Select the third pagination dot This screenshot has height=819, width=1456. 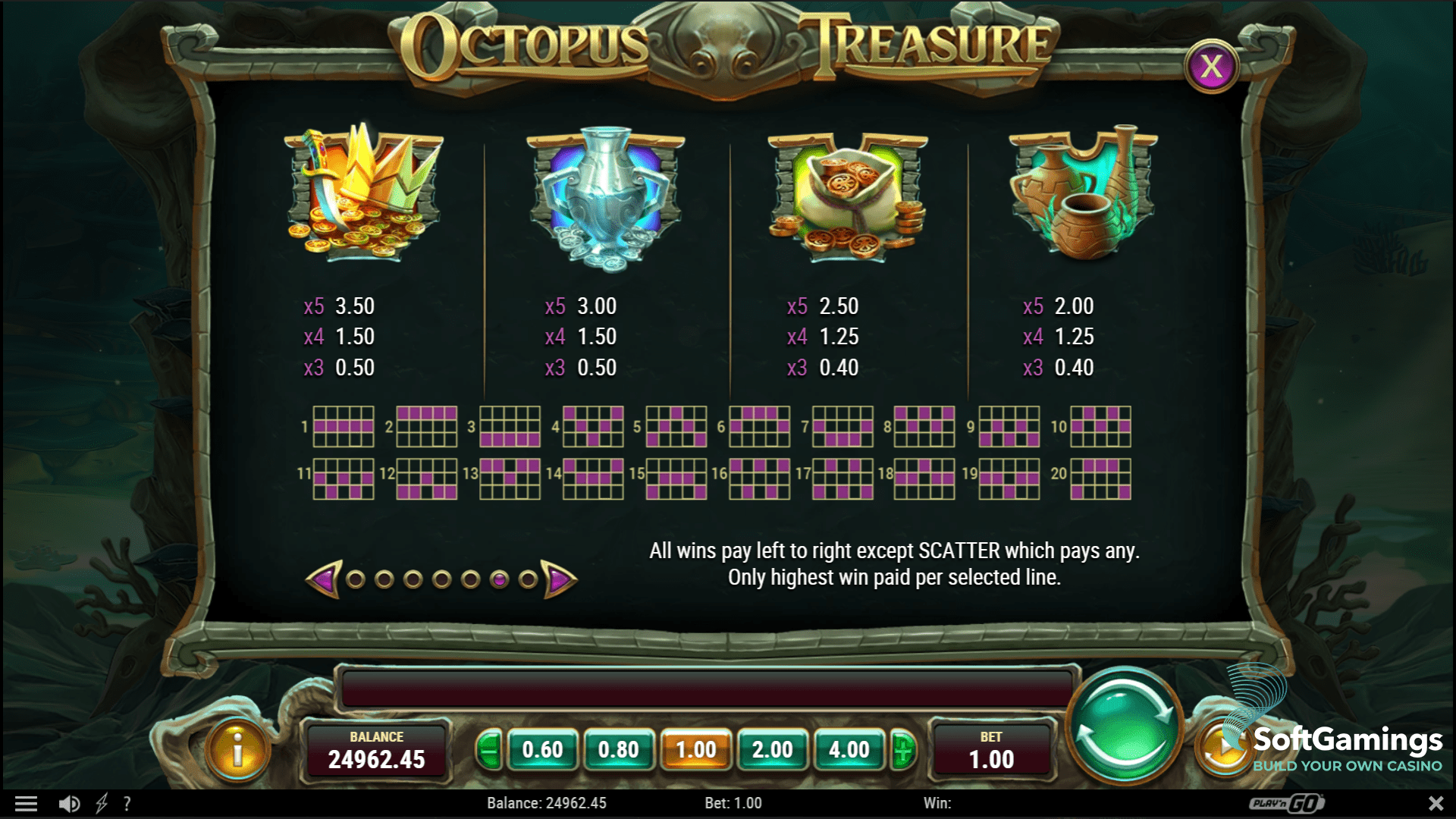413,579
